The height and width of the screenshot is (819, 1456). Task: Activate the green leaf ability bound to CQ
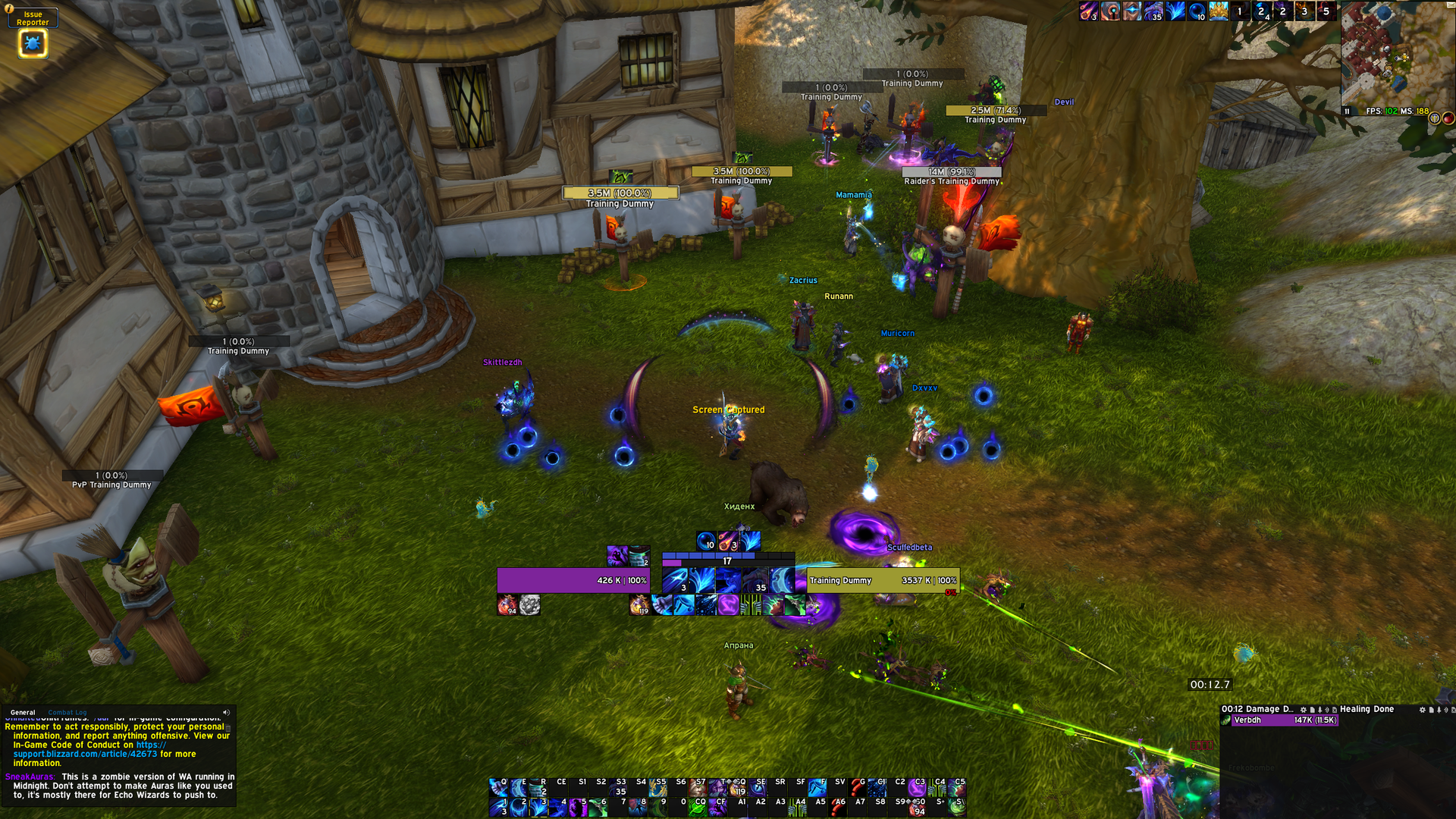(698, 808)
